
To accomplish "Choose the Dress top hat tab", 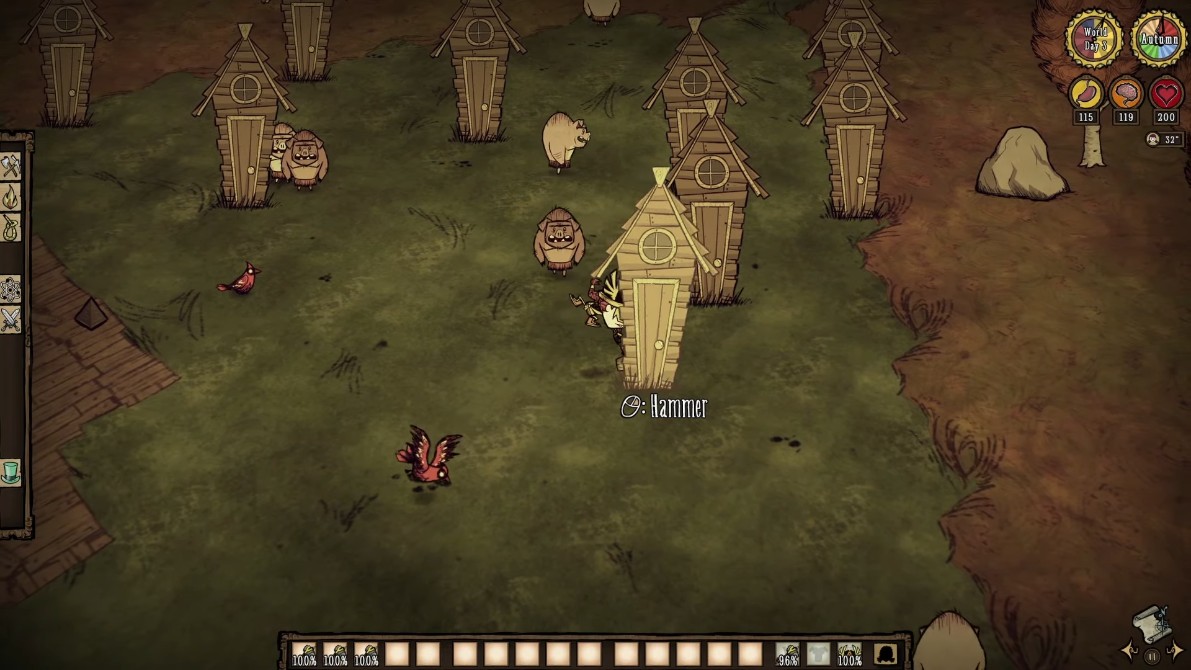I will (x=11, y=471).
